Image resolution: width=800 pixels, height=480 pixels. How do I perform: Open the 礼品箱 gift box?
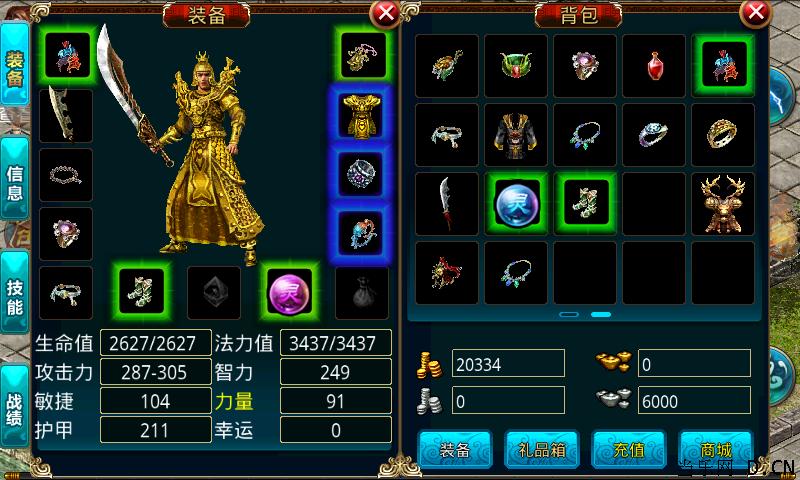point(541,449)
